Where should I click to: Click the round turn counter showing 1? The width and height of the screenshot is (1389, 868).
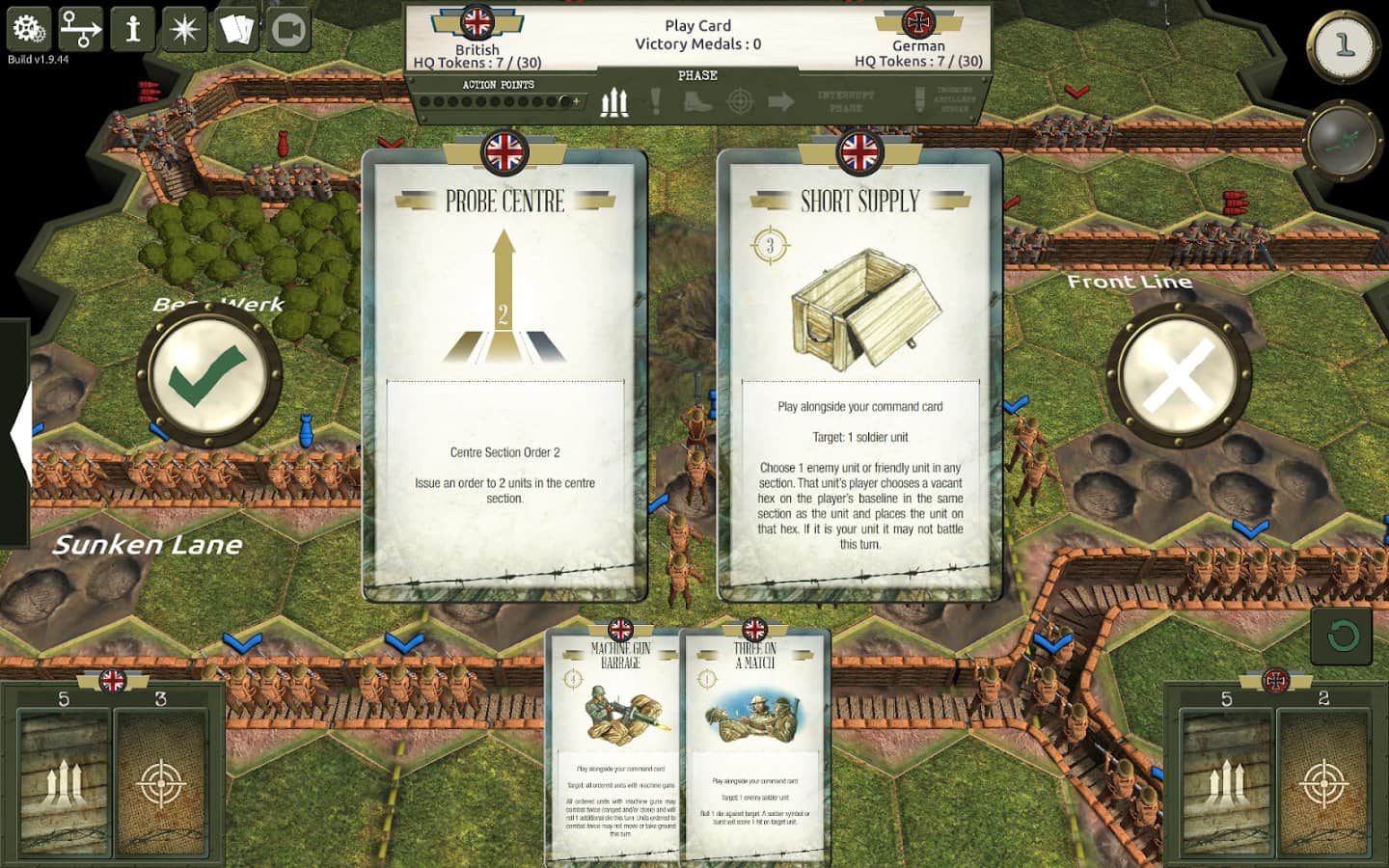pos(1344,44)
